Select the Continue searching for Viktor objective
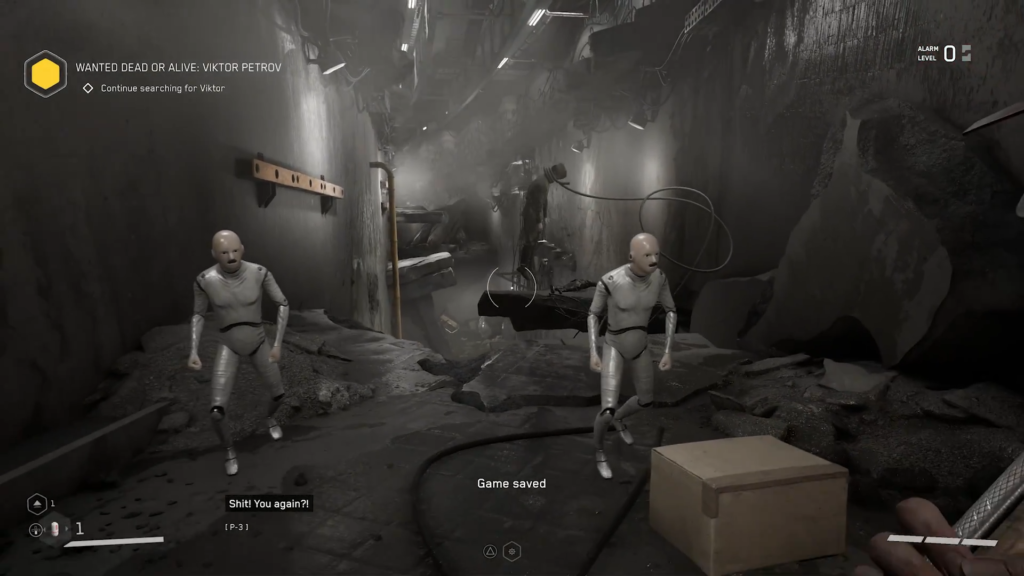 coord(162,88)
